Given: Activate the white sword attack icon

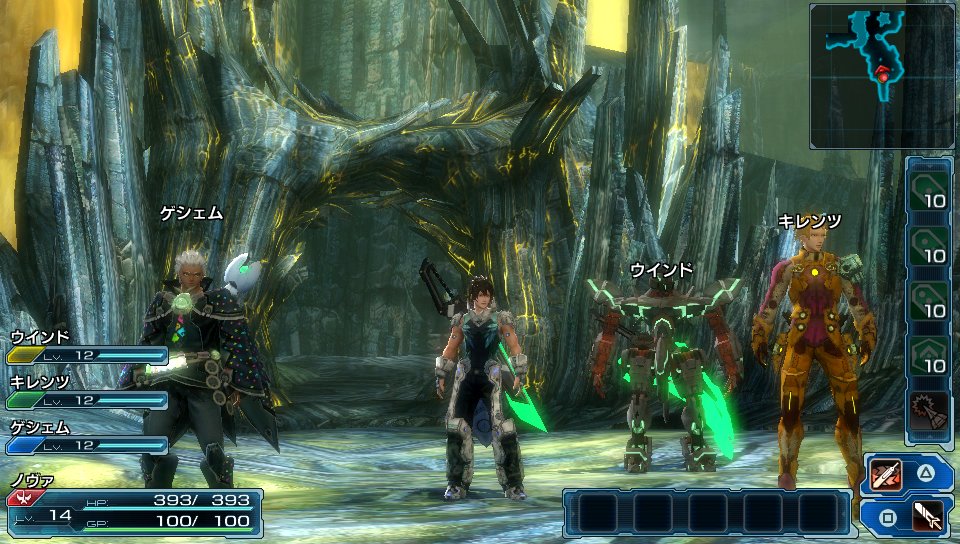Looking at the screenshot, I should (x=928, y=517).
